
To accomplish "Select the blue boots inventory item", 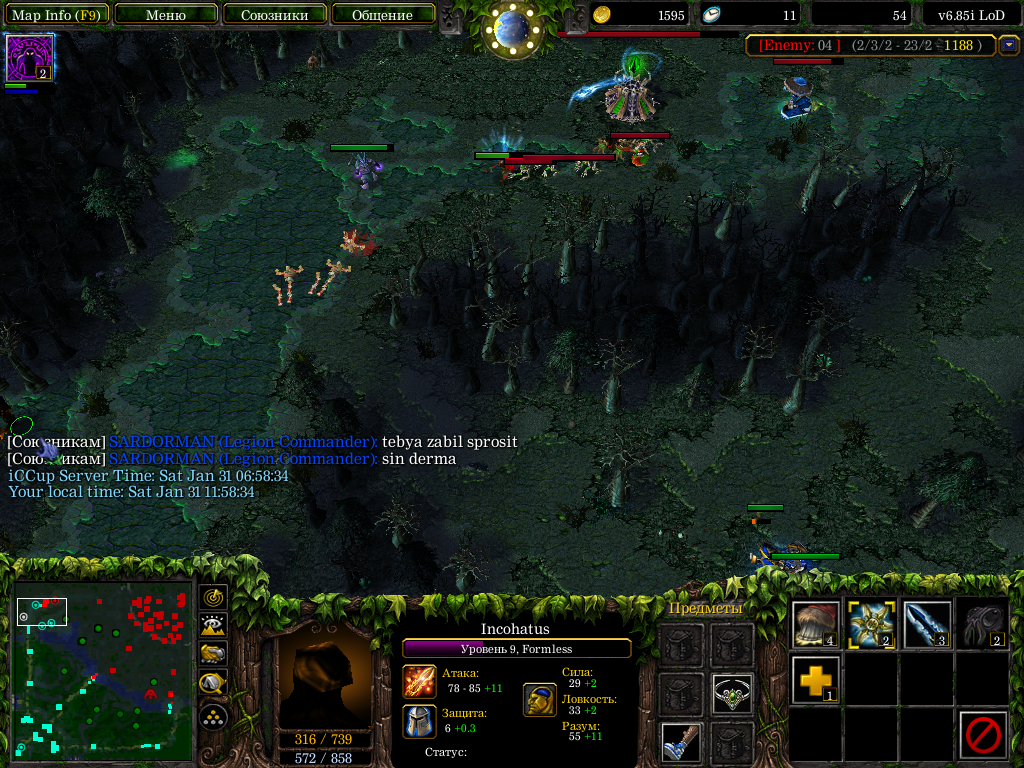I will [680, 743].
